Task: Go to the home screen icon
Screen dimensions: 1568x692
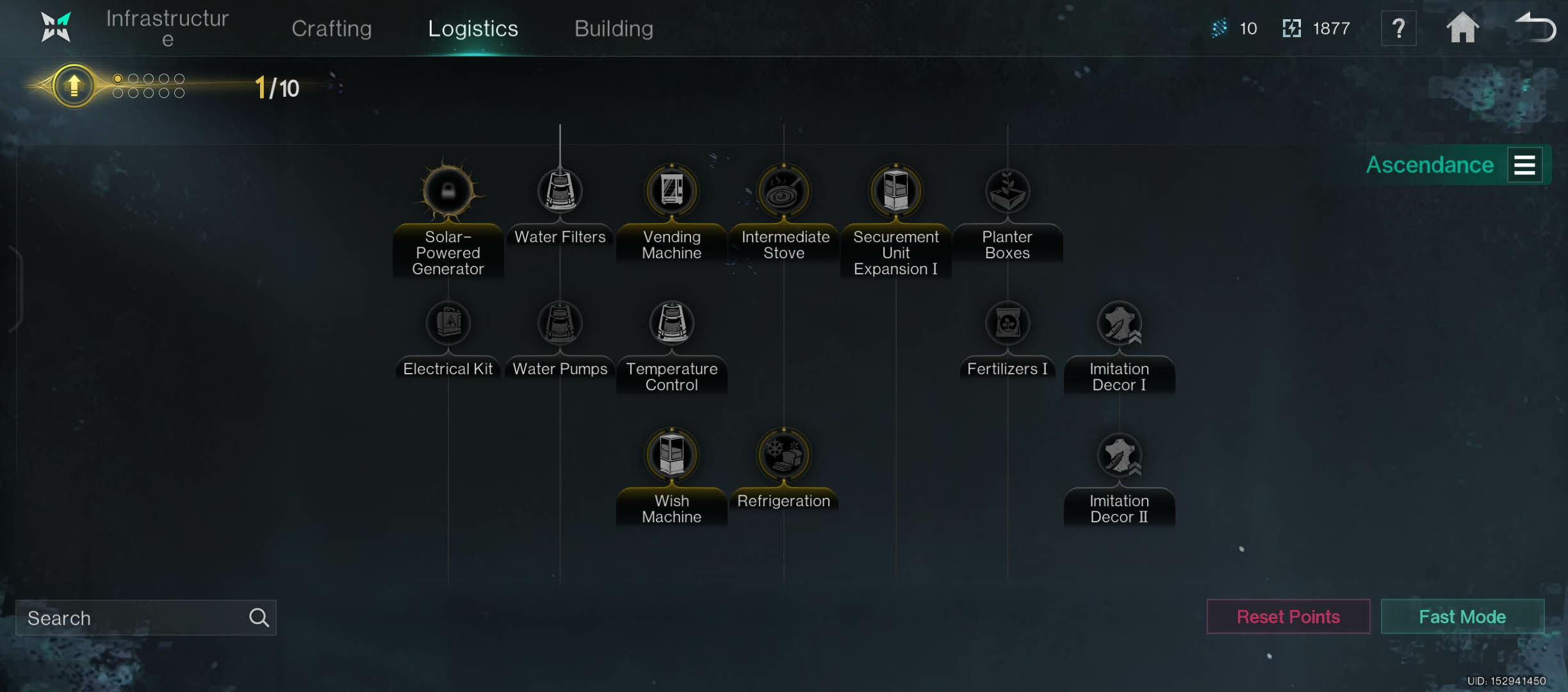Action: pyautogui.click(x=1462, y=28)
